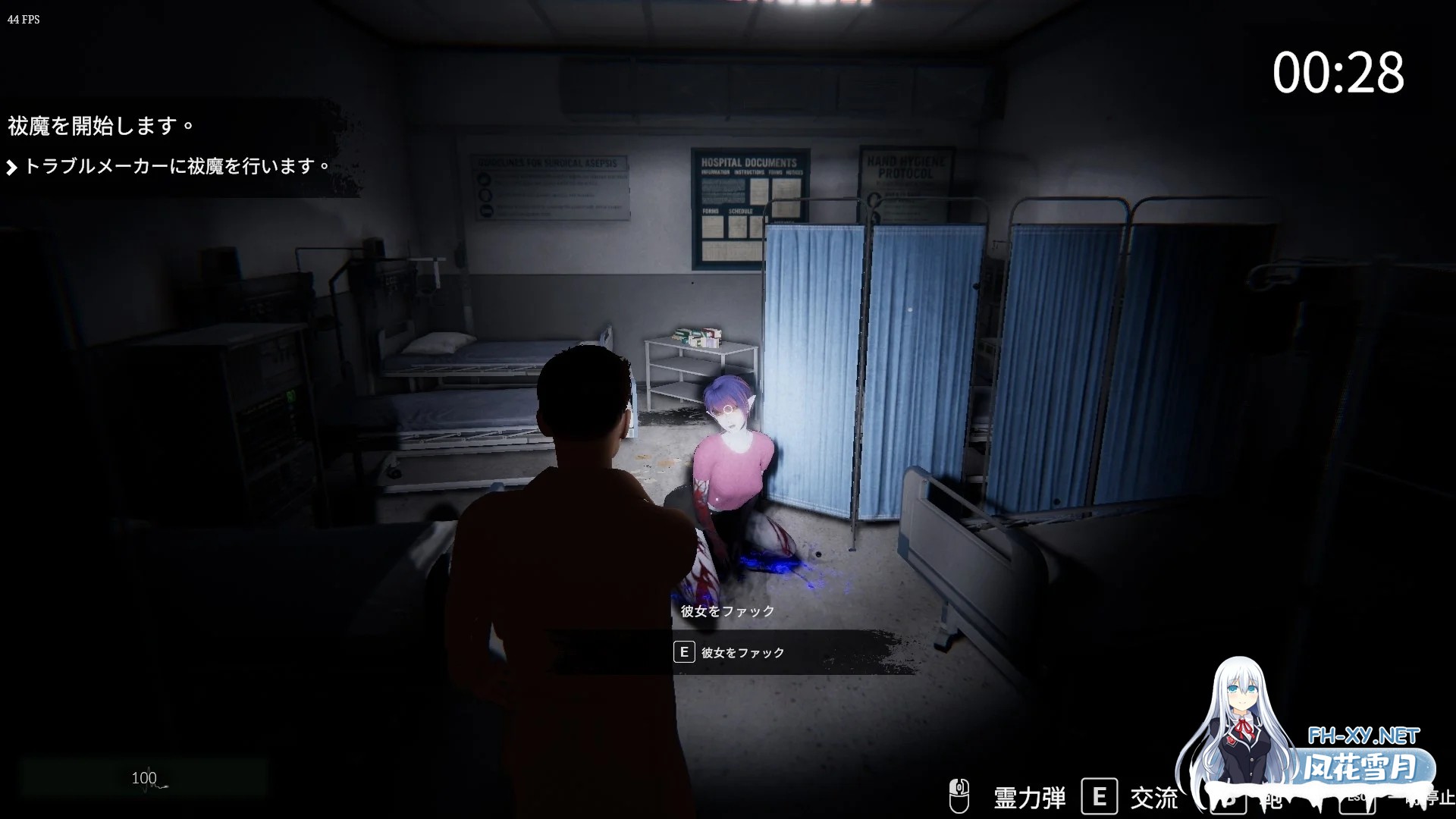Click the 彼女をファック interaction prompt
1456x819 pixels.
pyautogui.click(x=747, y=652)
